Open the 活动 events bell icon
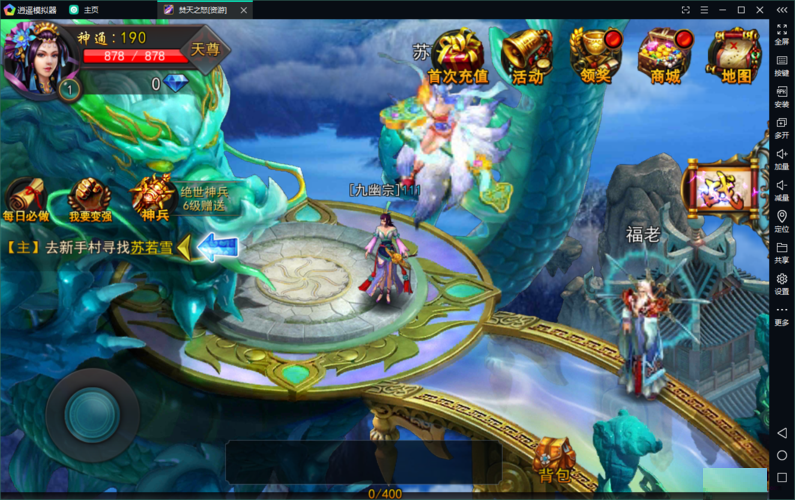Viewport: 795px width, 500px height. 527,55
